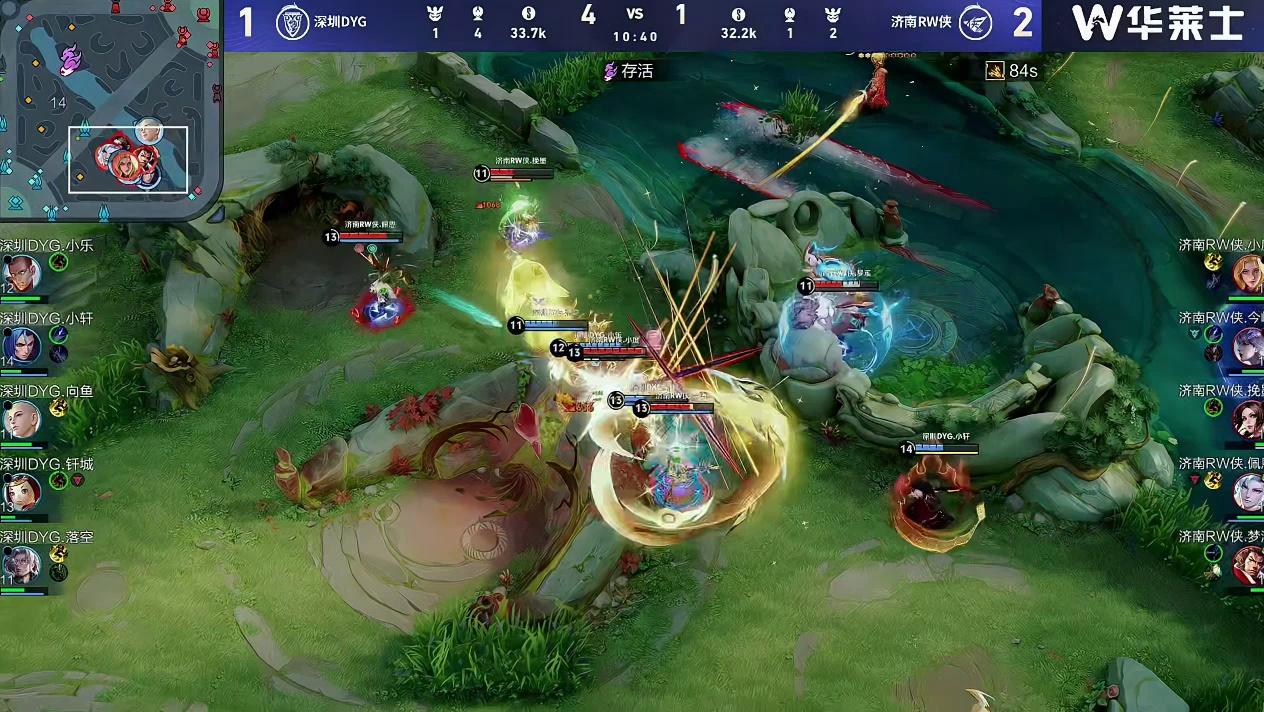The width and height of the screenshot is (1264, 712).
Task: Choose 深圳DYG.向鱼 bald hero portrait
Action: pos(21,419)
